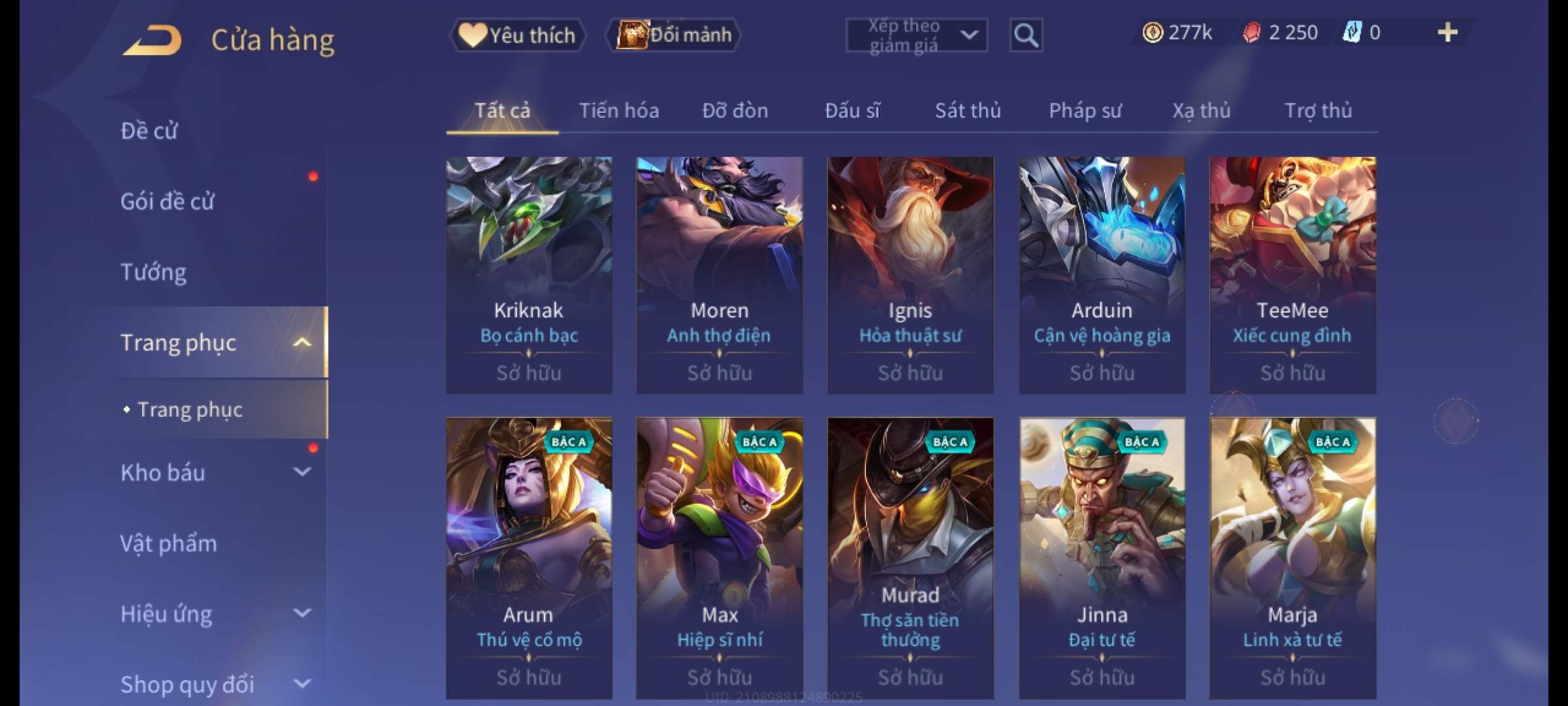This screenshot has width=1568, height=706.
Task: Open the Yêu thích favorites list
Action: pos(517,35)
